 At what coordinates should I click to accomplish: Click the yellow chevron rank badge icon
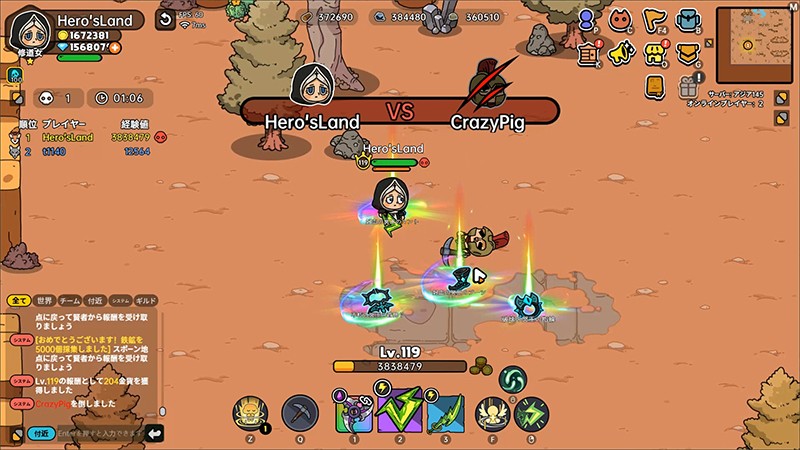(687, 53)
